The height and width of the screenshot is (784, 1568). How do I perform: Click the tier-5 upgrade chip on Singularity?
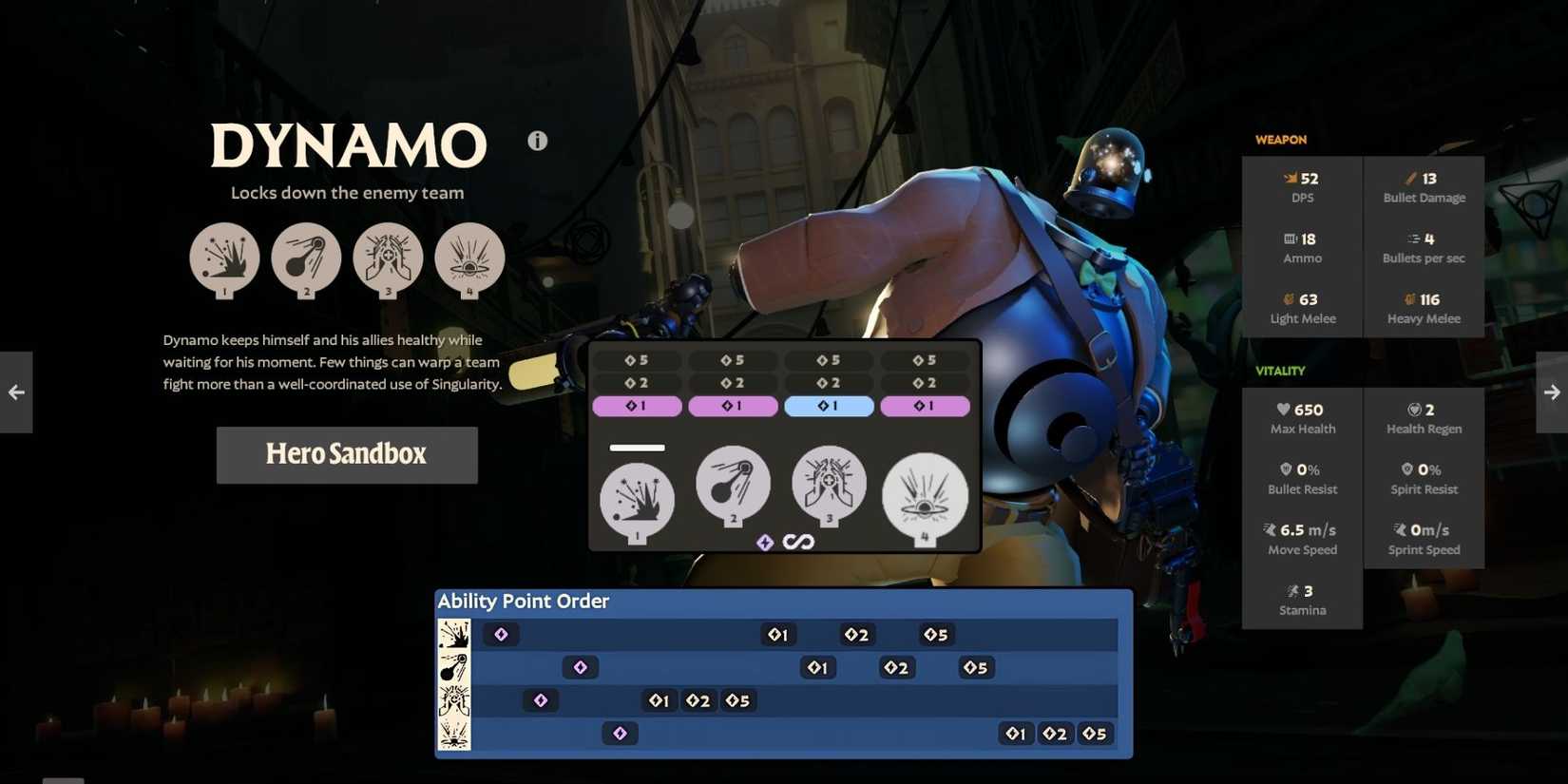tap(926, 360)
